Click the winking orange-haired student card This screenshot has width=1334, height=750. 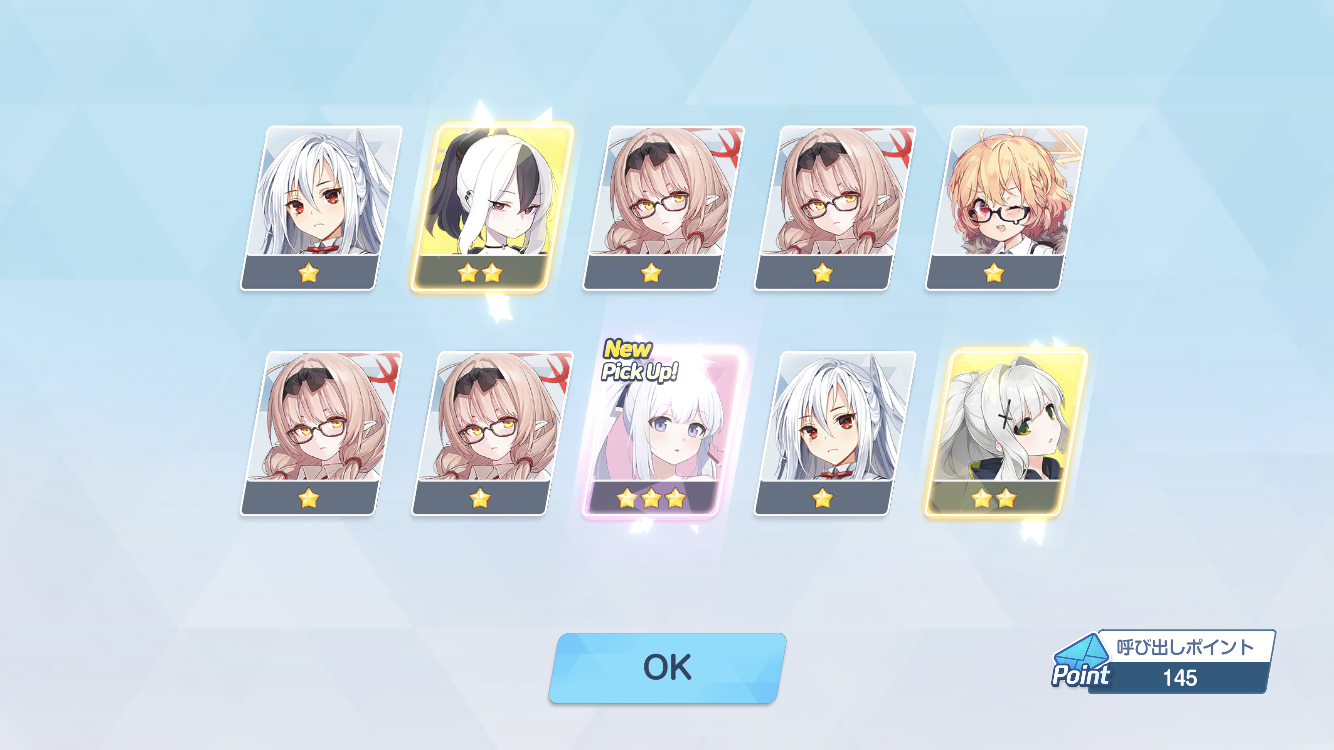click(x=1004, y=207)
